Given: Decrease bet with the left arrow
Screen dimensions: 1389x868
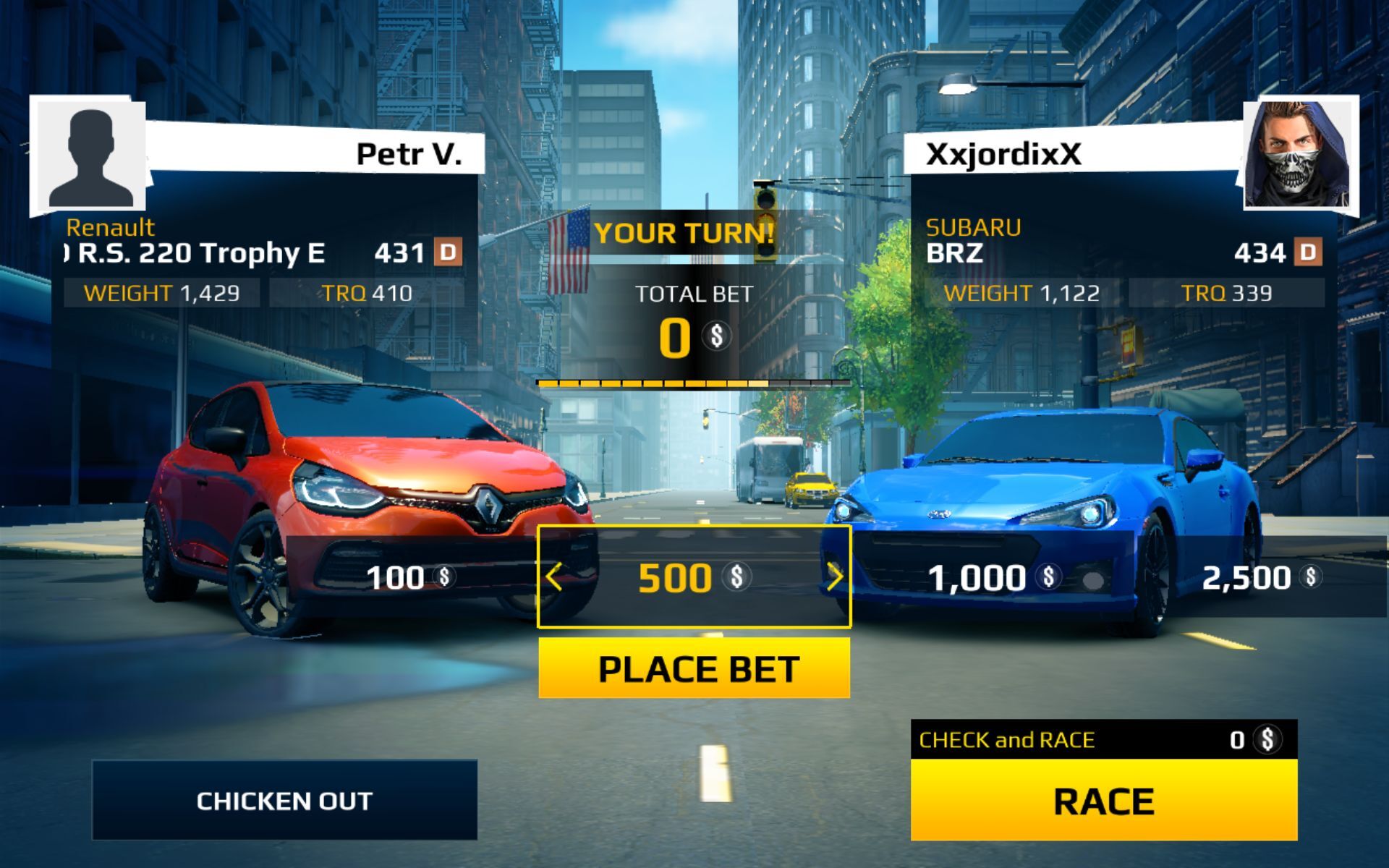Looking at the screenshot, I should coord(555,577).
